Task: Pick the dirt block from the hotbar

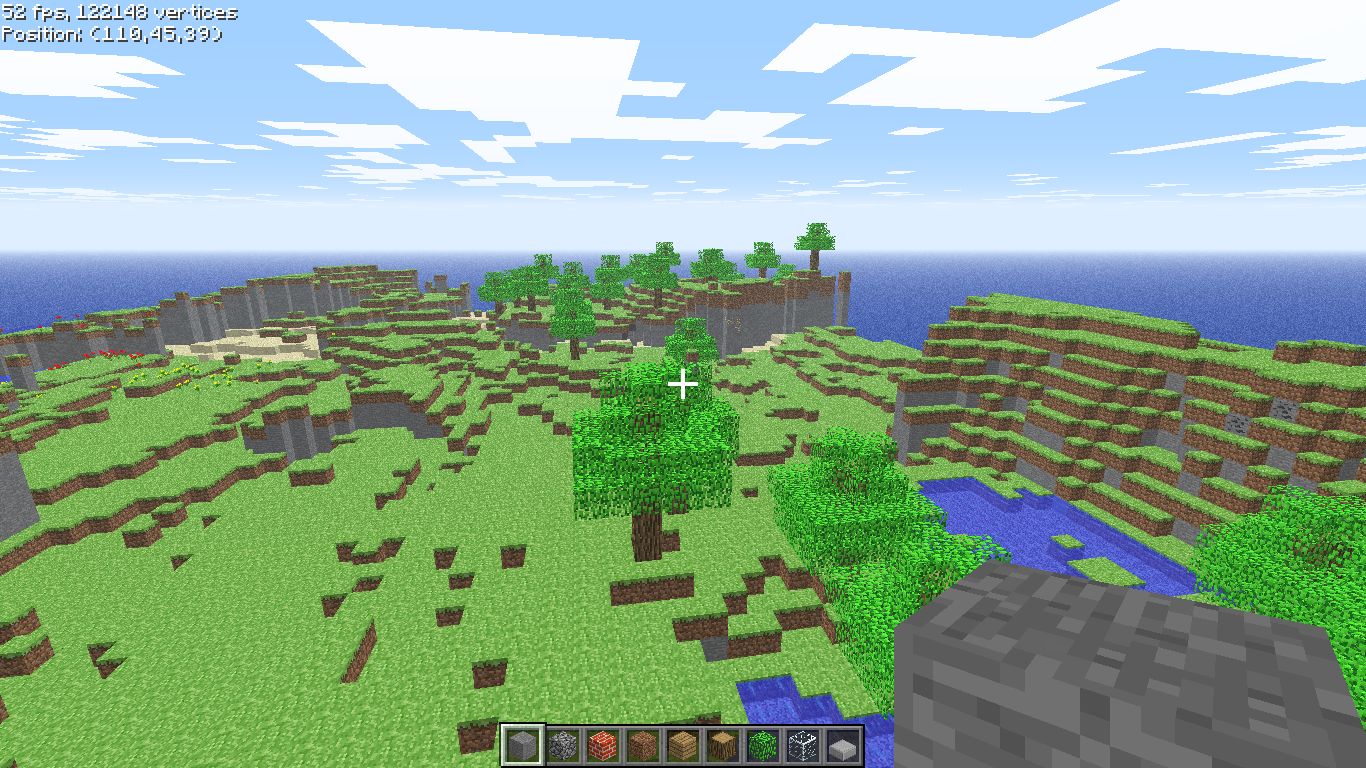Action: coord(642,745)
